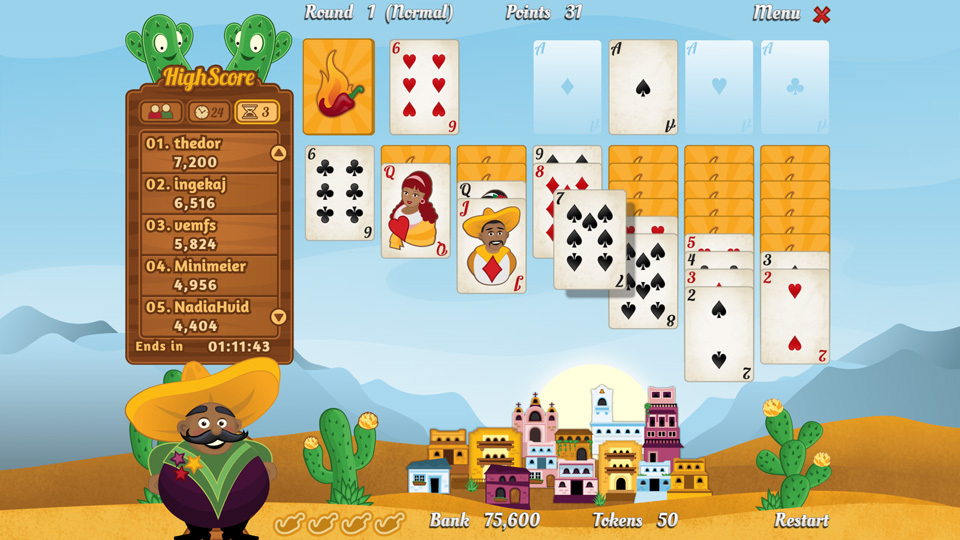Select the 7 of spades card
This screenshot has height=540, width=960.
click(590, 240)
